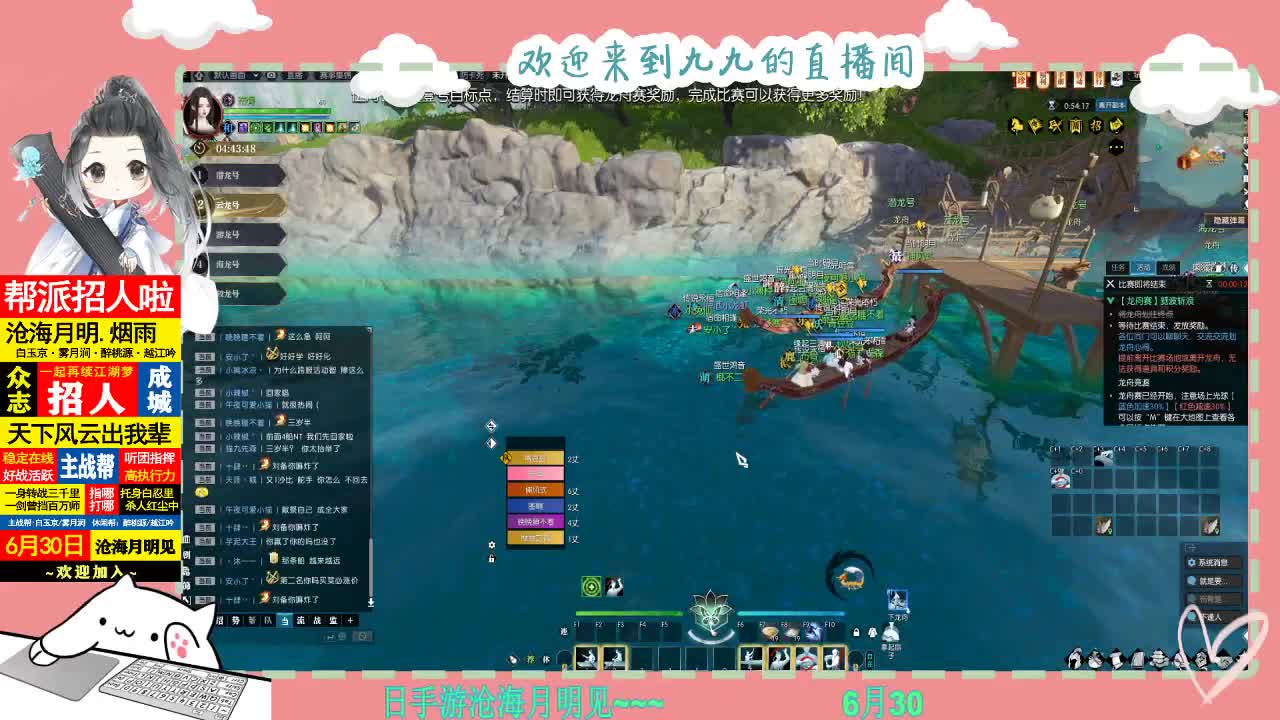The width and height of the screenshot is (1280, 720).
Task: Switch to the 任务 tab in the right panel
Action: (x=1119, y=268)
